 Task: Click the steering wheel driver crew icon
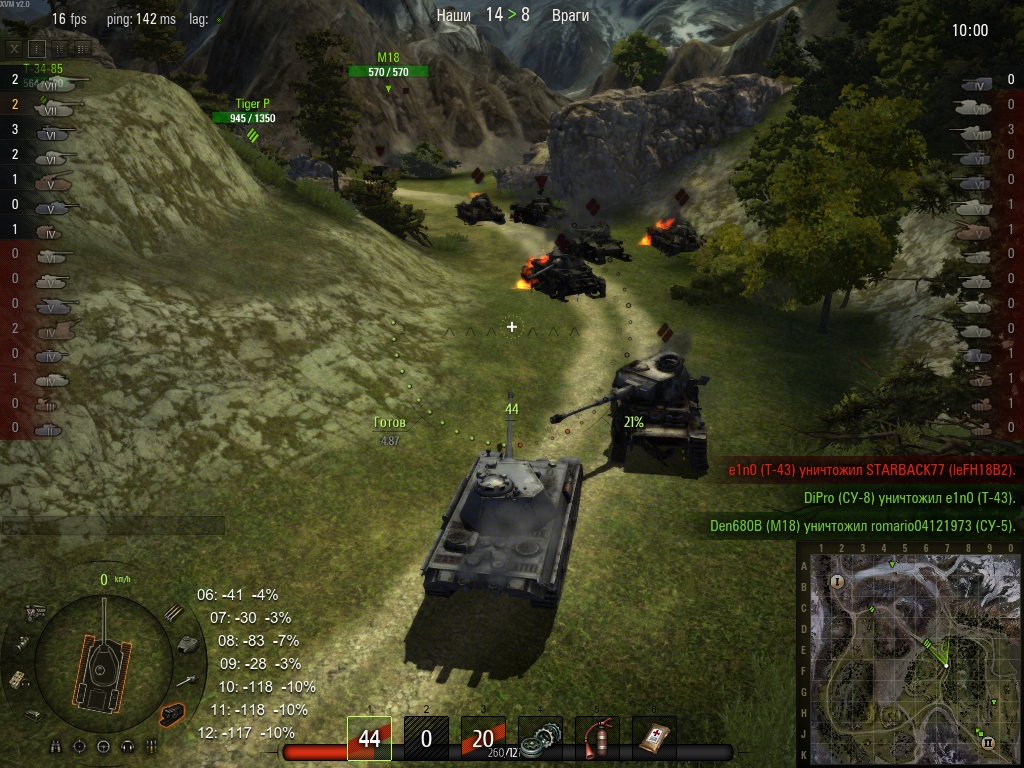[x=104, y=746]
